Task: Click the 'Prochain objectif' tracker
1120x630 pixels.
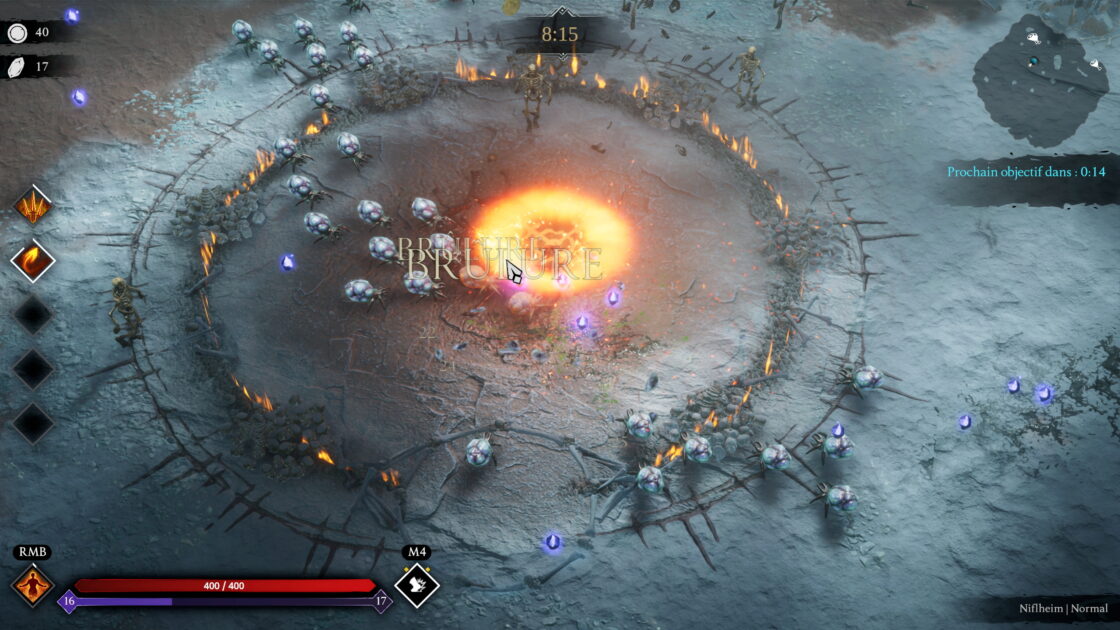Action: pyautogui.click(x=1027, y=172)
